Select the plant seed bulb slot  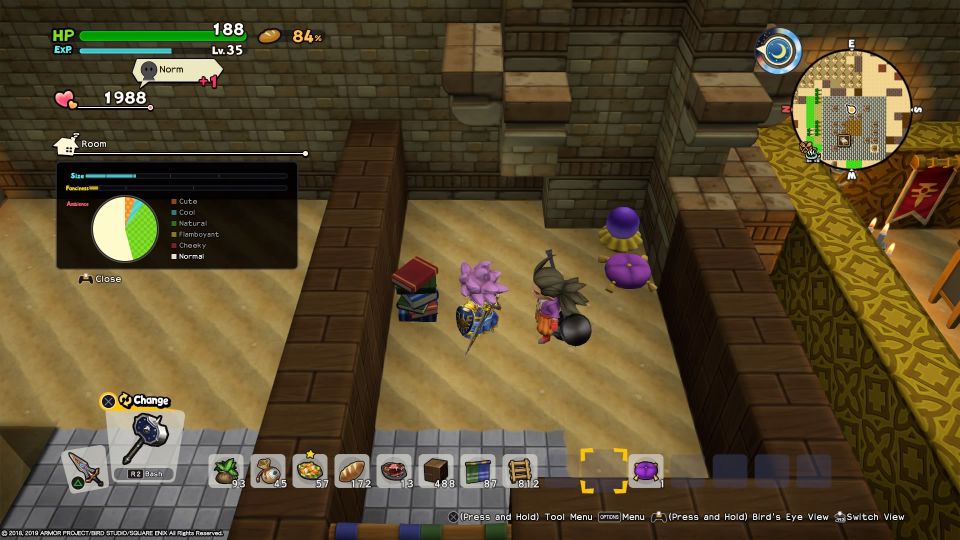[x=228, y=470]
